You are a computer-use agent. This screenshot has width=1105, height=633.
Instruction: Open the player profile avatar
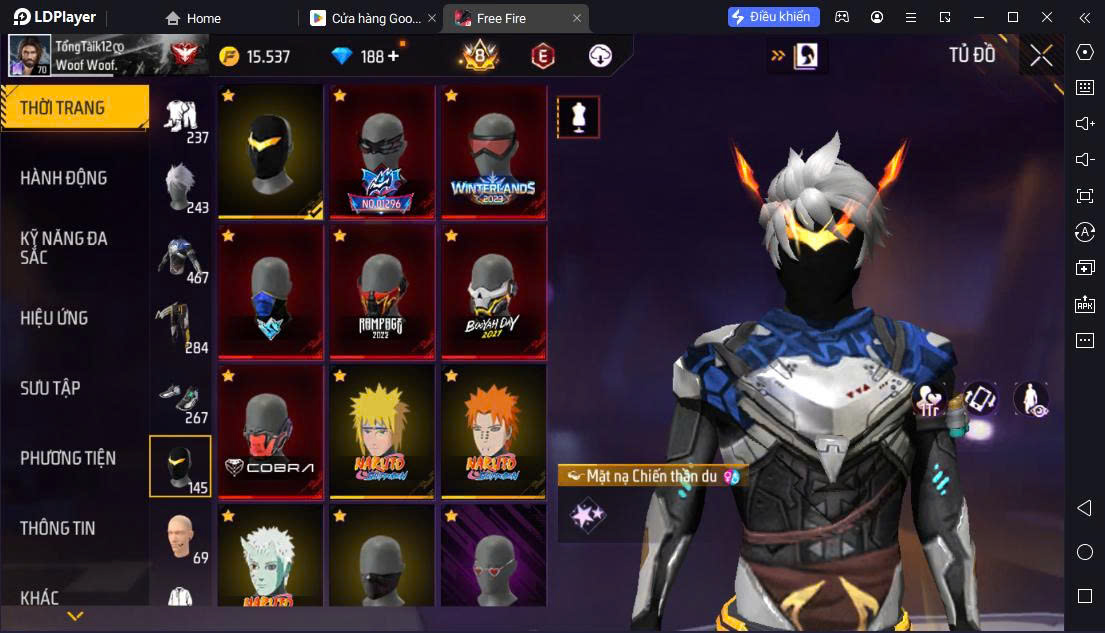point(29,56)
